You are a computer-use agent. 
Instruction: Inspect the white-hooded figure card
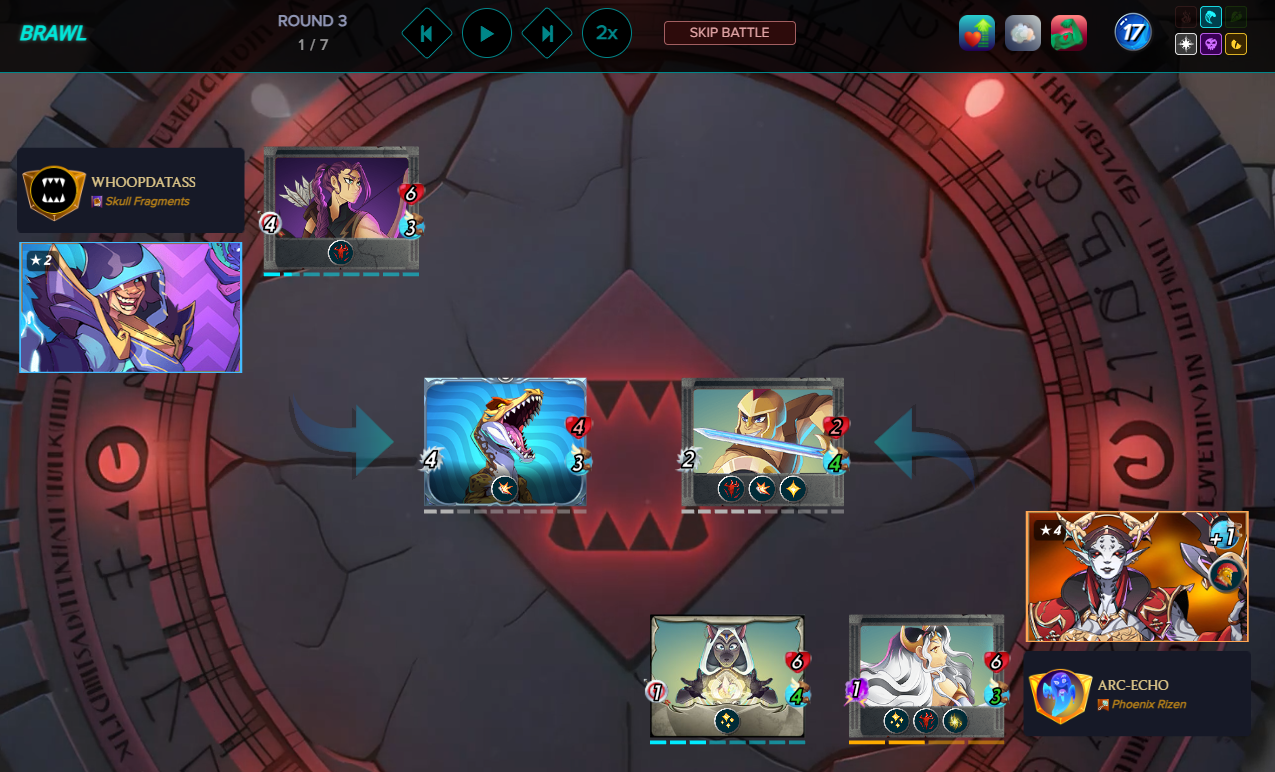point(727,676)
